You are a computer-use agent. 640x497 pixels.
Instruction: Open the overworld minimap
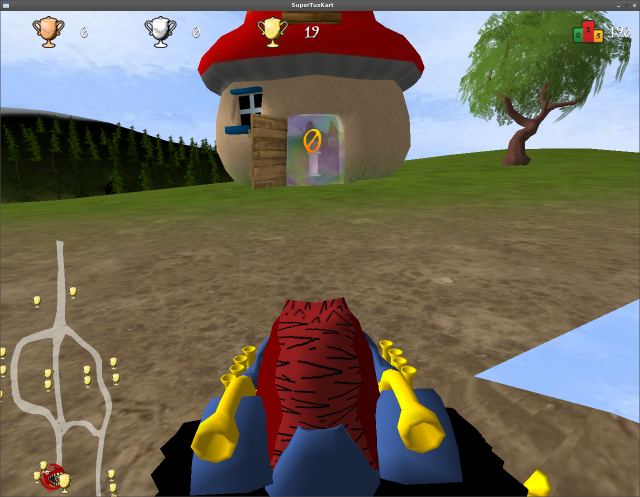tap(60, 370)
